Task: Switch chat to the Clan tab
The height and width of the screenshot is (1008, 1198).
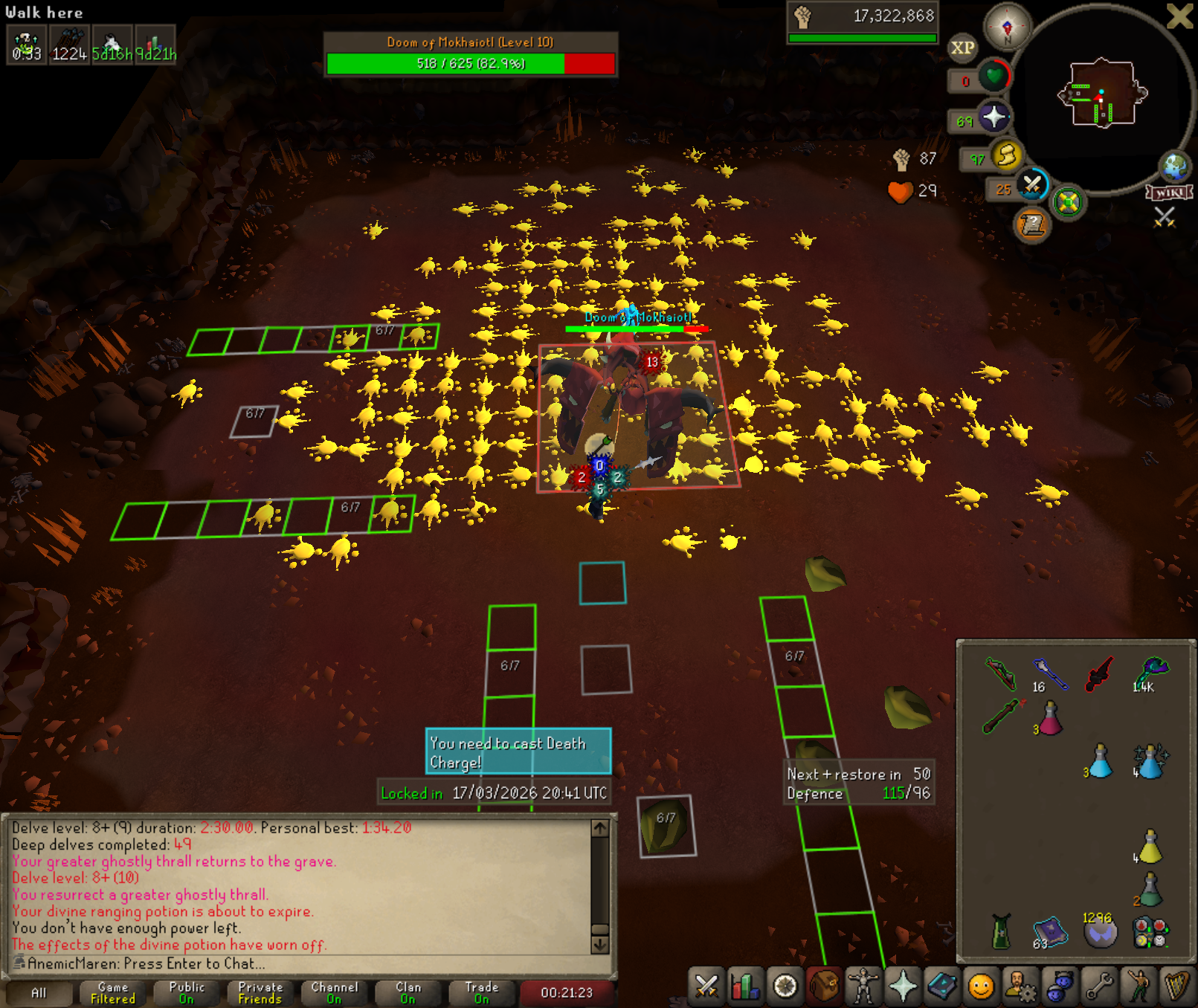Action: click(408, 992)
